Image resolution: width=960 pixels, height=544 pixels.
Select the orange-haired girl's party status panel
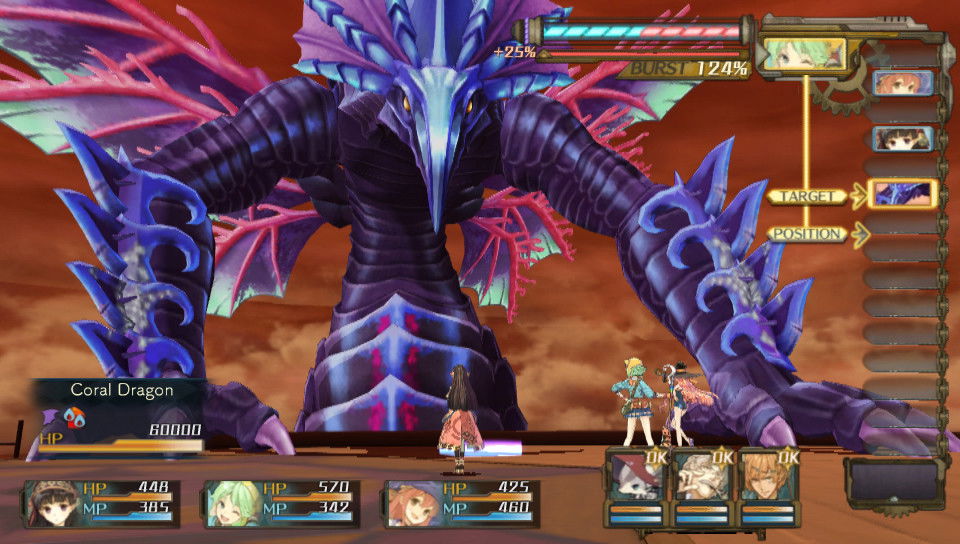click(462, 503)
